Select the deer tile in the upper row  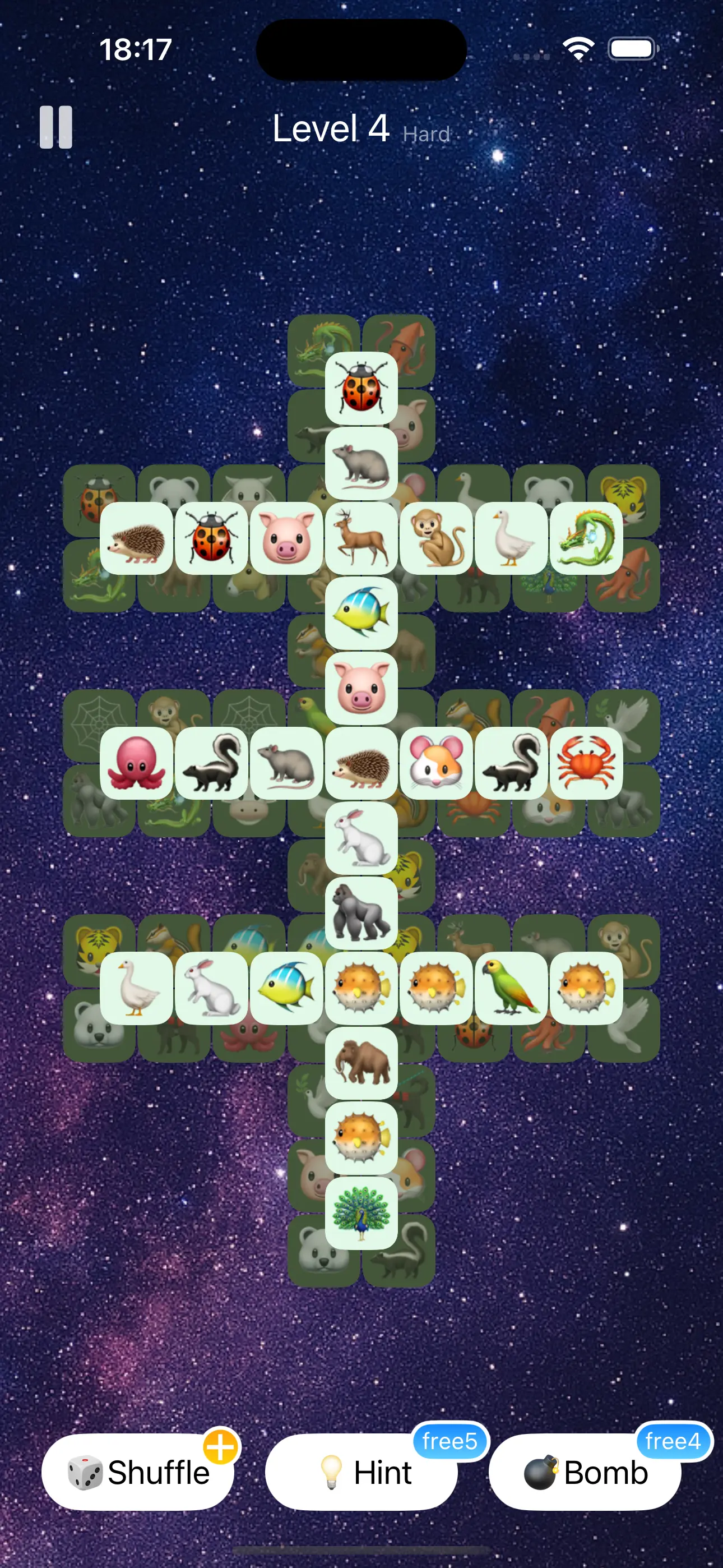362,542
